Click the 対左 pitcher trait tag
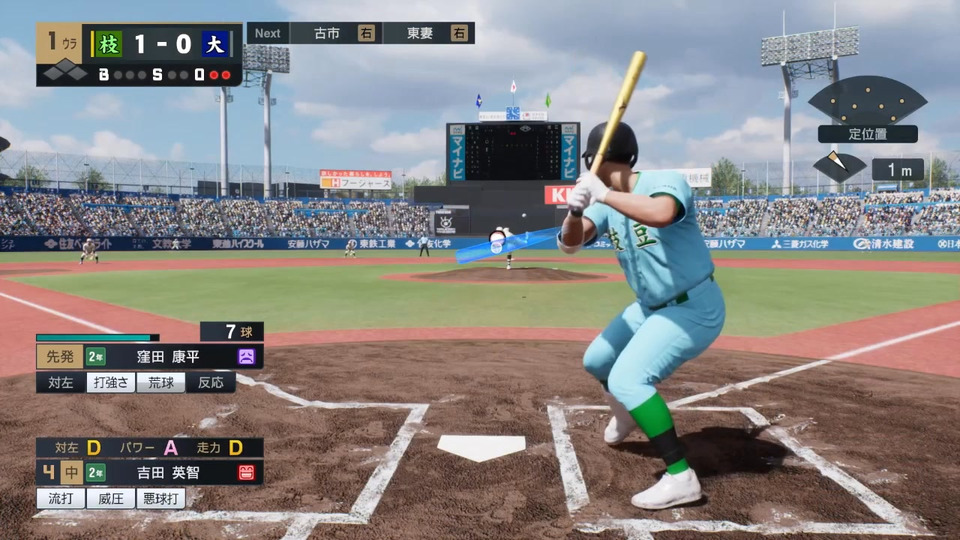Screen dimensions: 960x540 pos(60,382)
